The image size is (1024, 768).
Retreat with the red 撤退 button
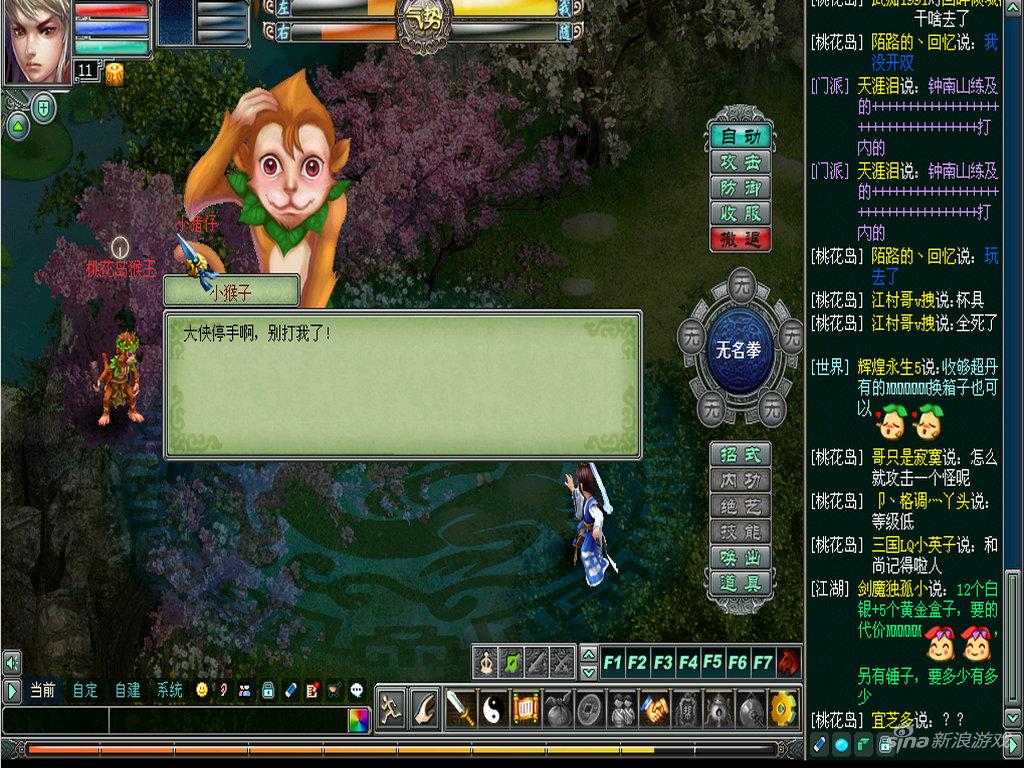[x=740, y=239]
